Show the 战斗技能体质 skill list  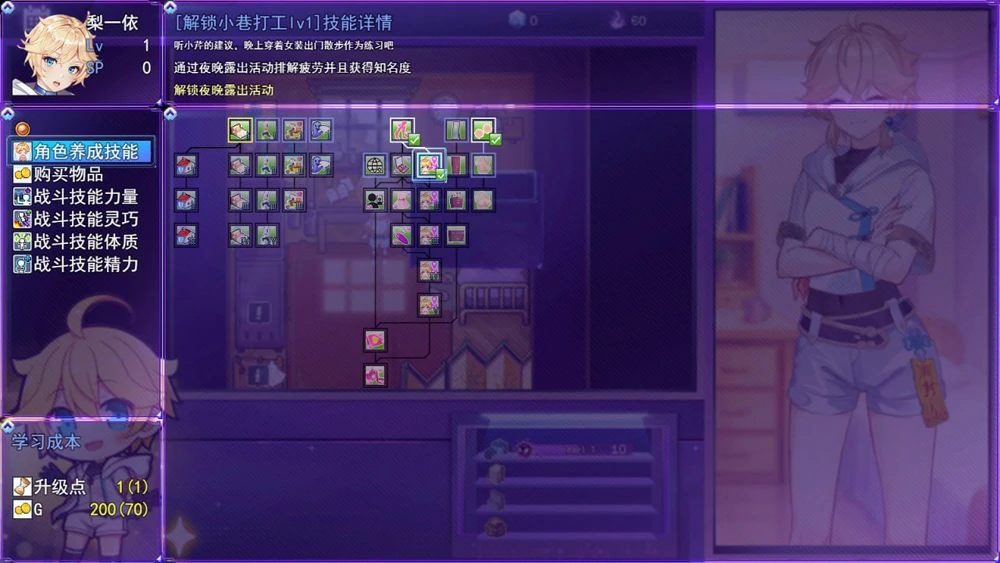[85, 242]
